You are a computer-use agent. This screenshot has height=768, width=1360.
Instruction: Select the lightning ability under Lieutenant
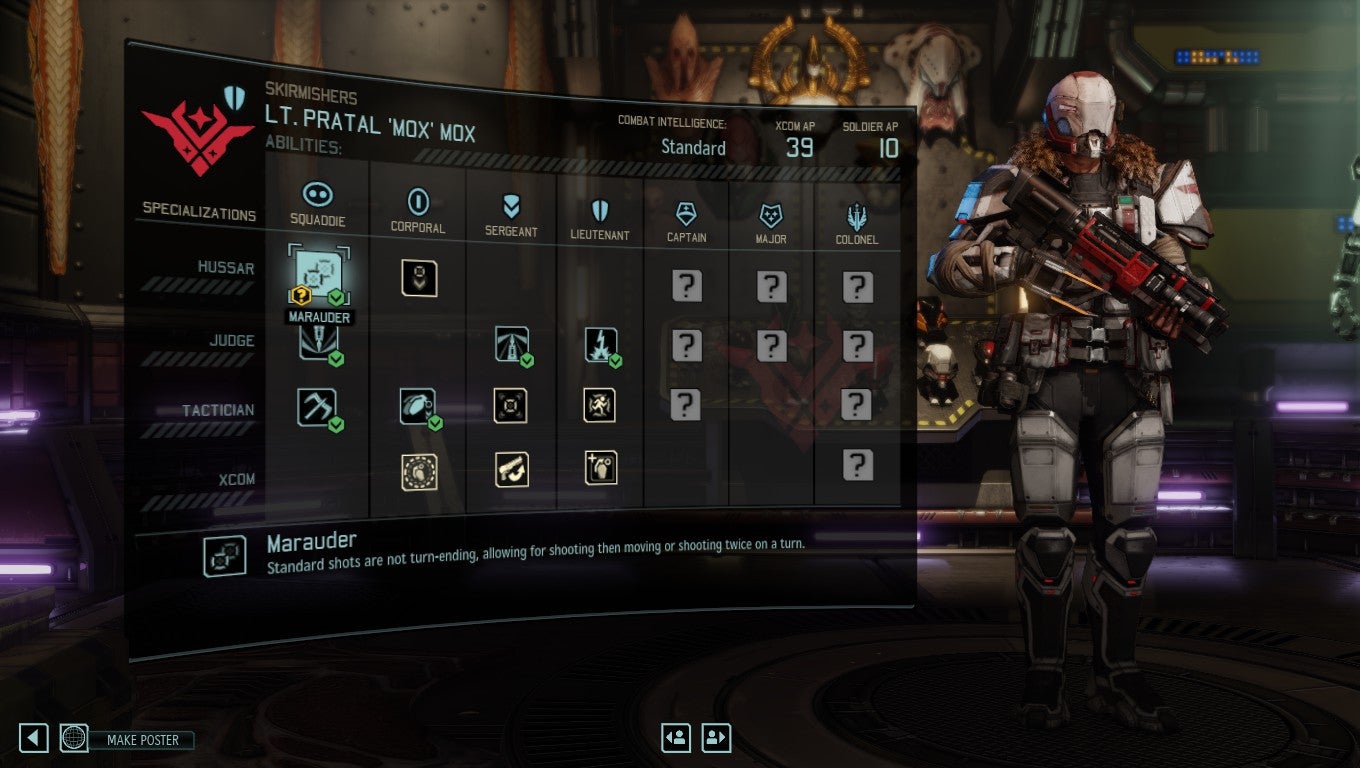point(600,345)
